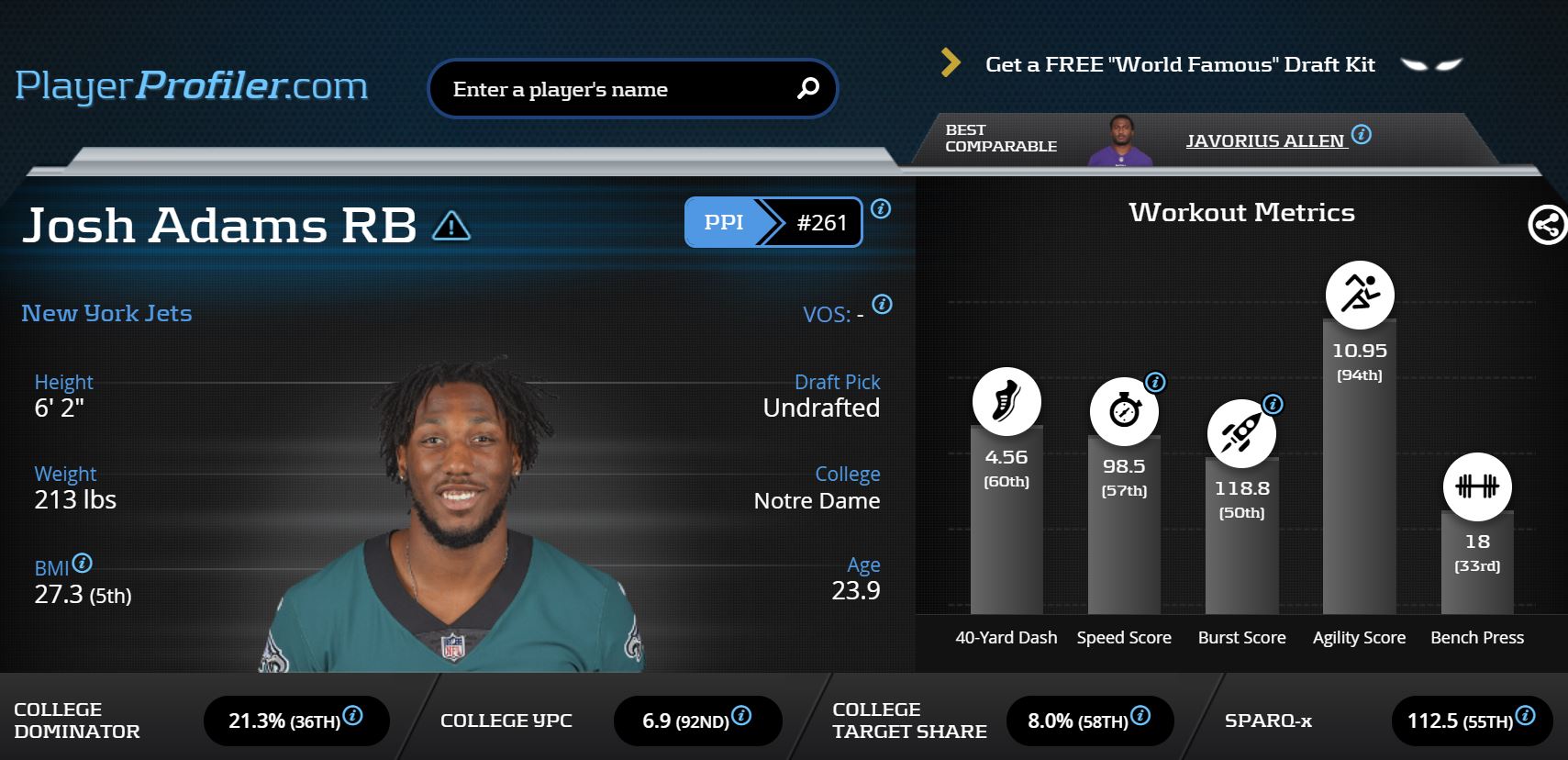This screenshot has height=760, width=1568.
Task: Show info for the Best Comparable player
Action: click(x=1362, y=135)
